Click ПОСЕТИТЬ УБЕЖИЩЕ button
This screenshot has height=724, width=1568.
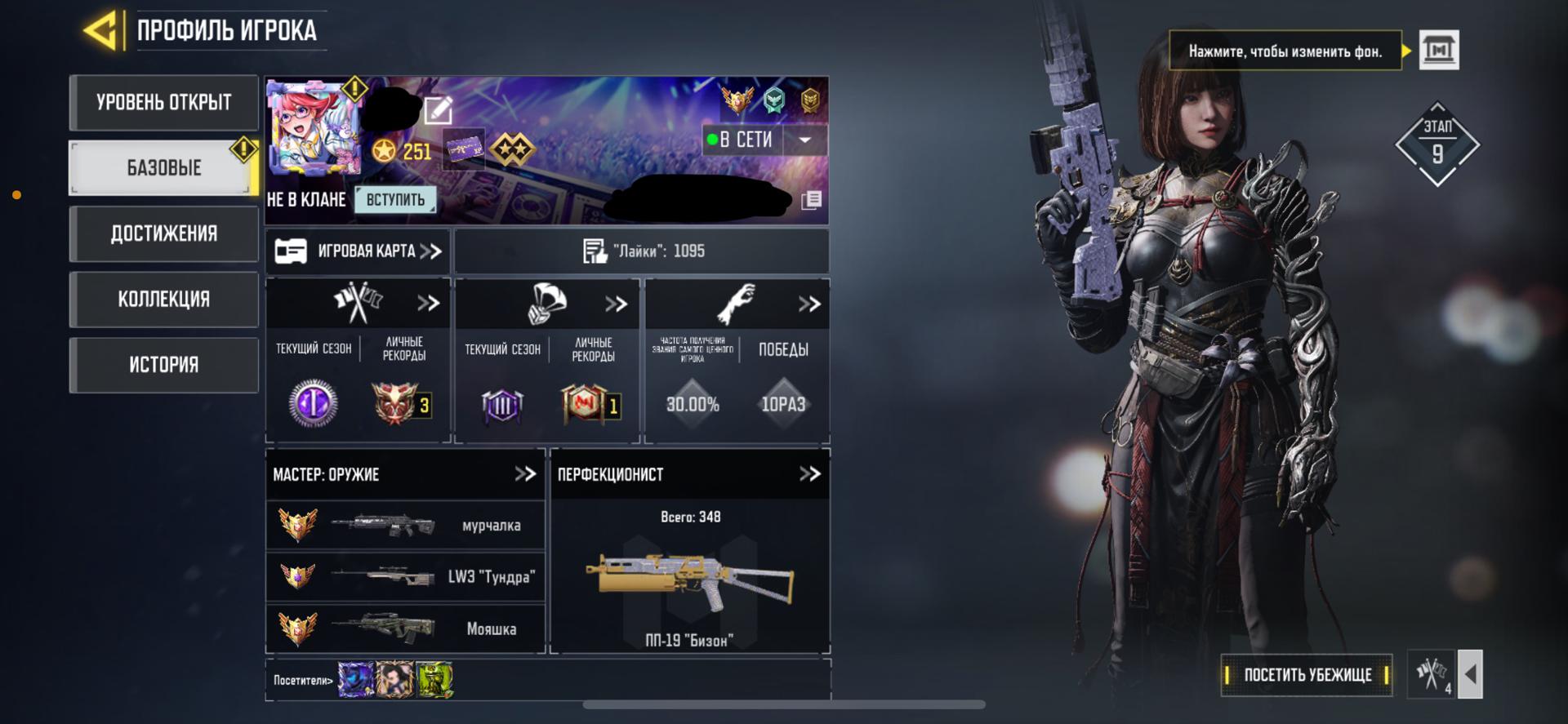(x=1307, y=675)
